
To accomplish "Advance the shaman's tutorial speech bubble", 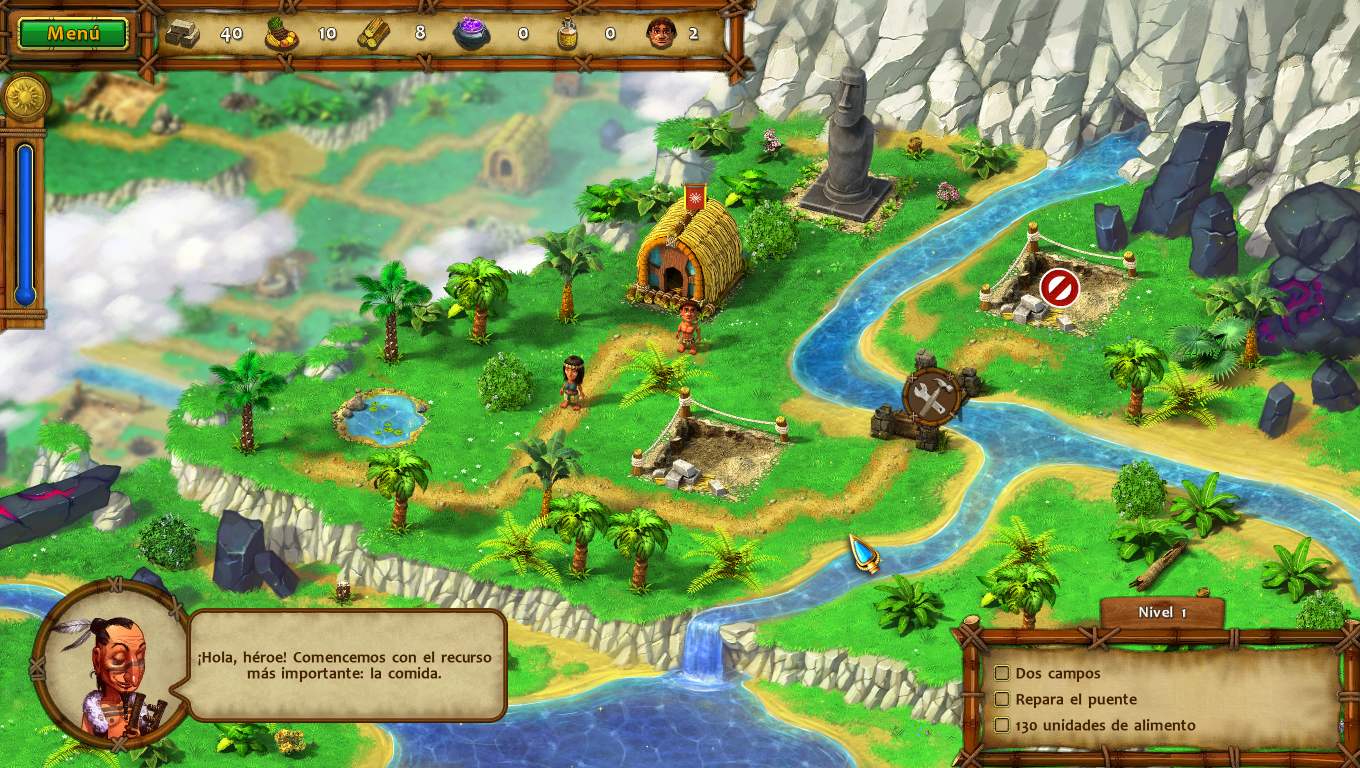I will click(x=346, y=665).
